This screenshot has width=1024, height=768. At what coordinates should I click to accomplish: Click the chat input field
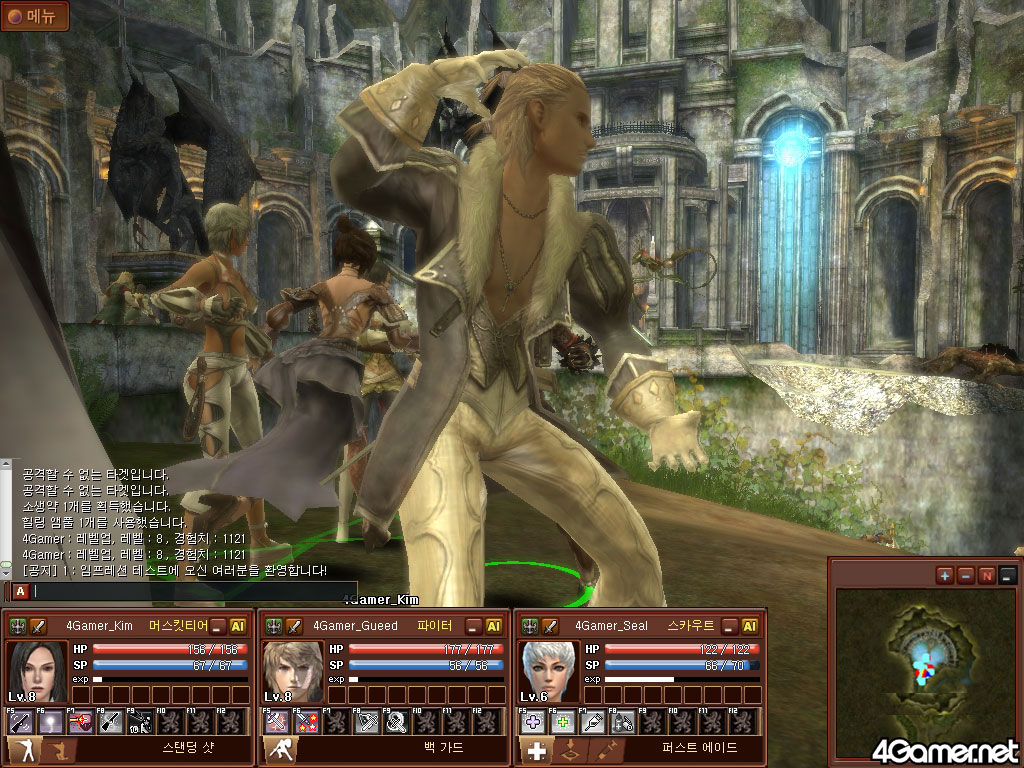tap(190, 591)
